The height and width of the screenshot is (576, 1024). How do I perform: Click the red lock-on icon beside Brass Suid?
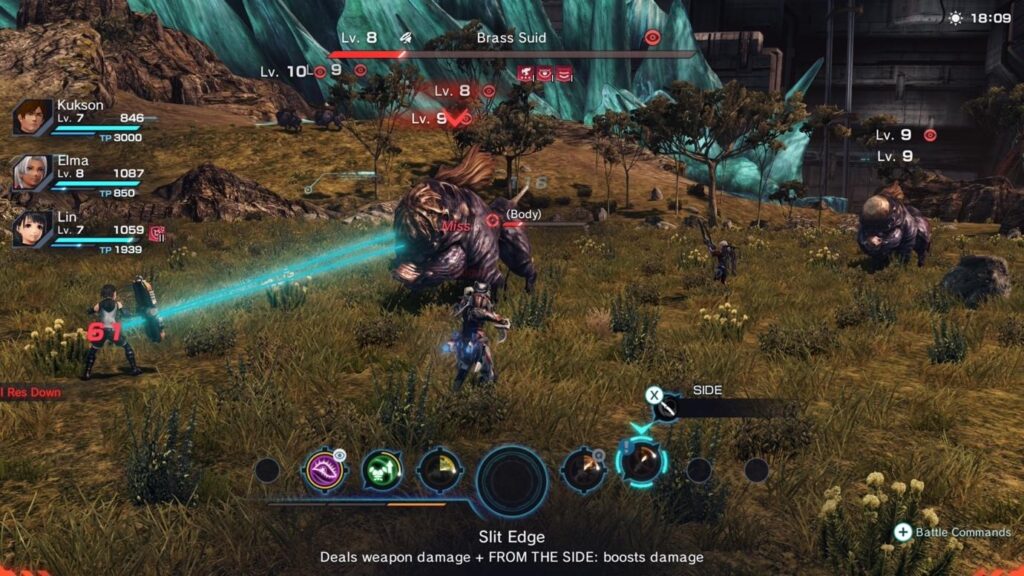coord(652,38)
